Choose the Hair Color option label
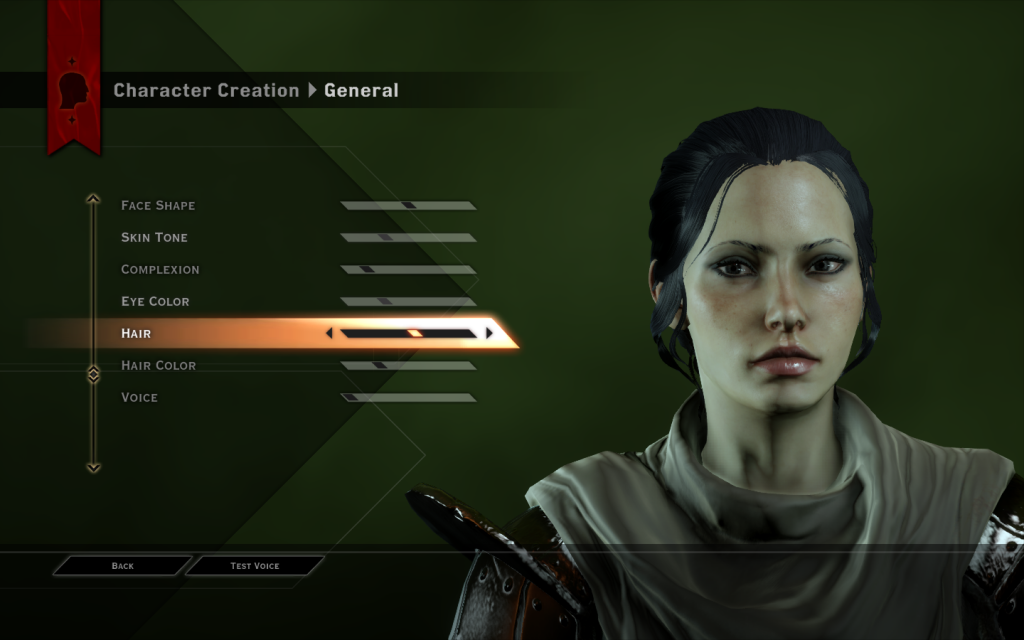 coord(158,366)
